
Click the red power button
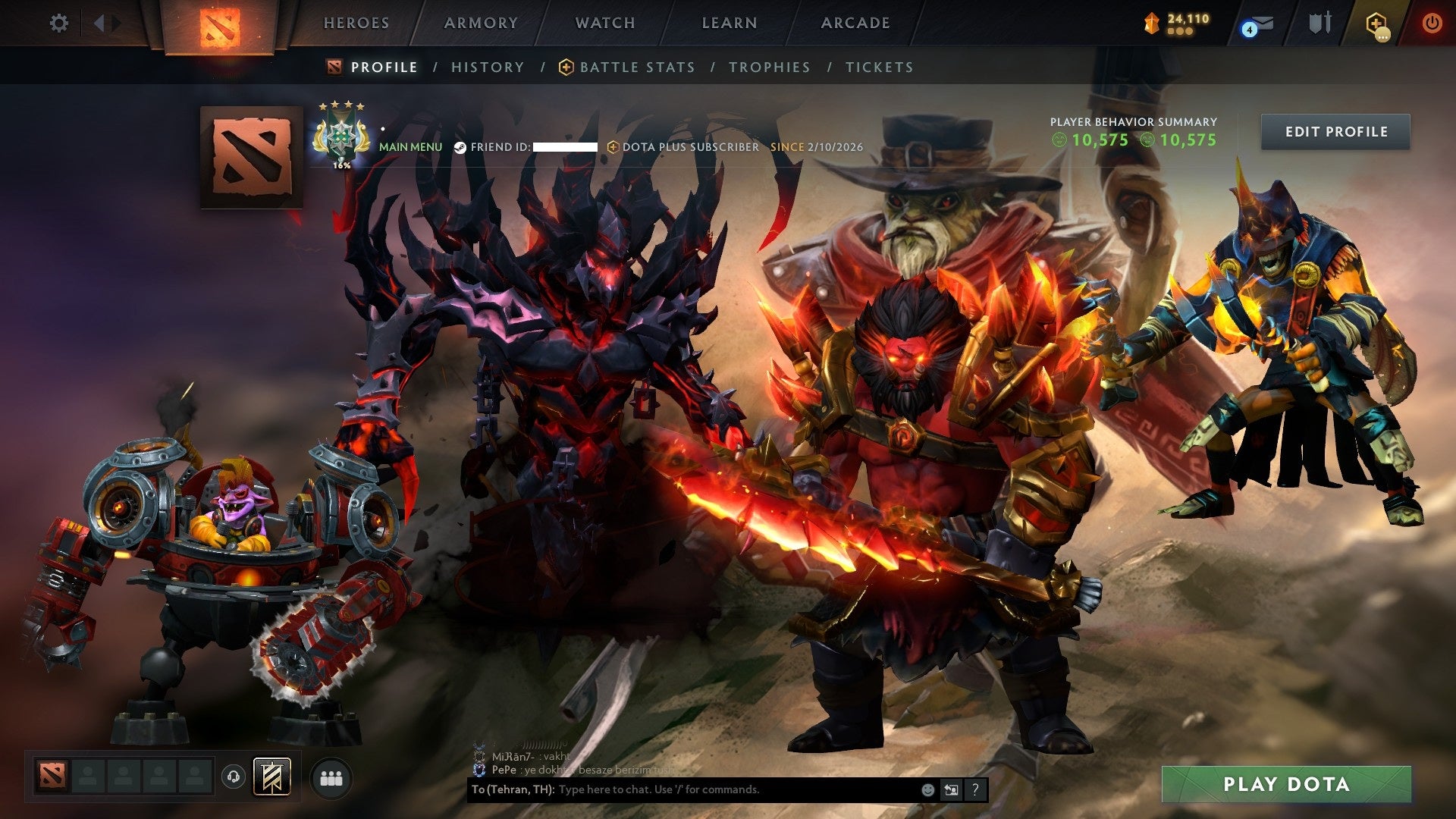click(x=1432, y=23)
